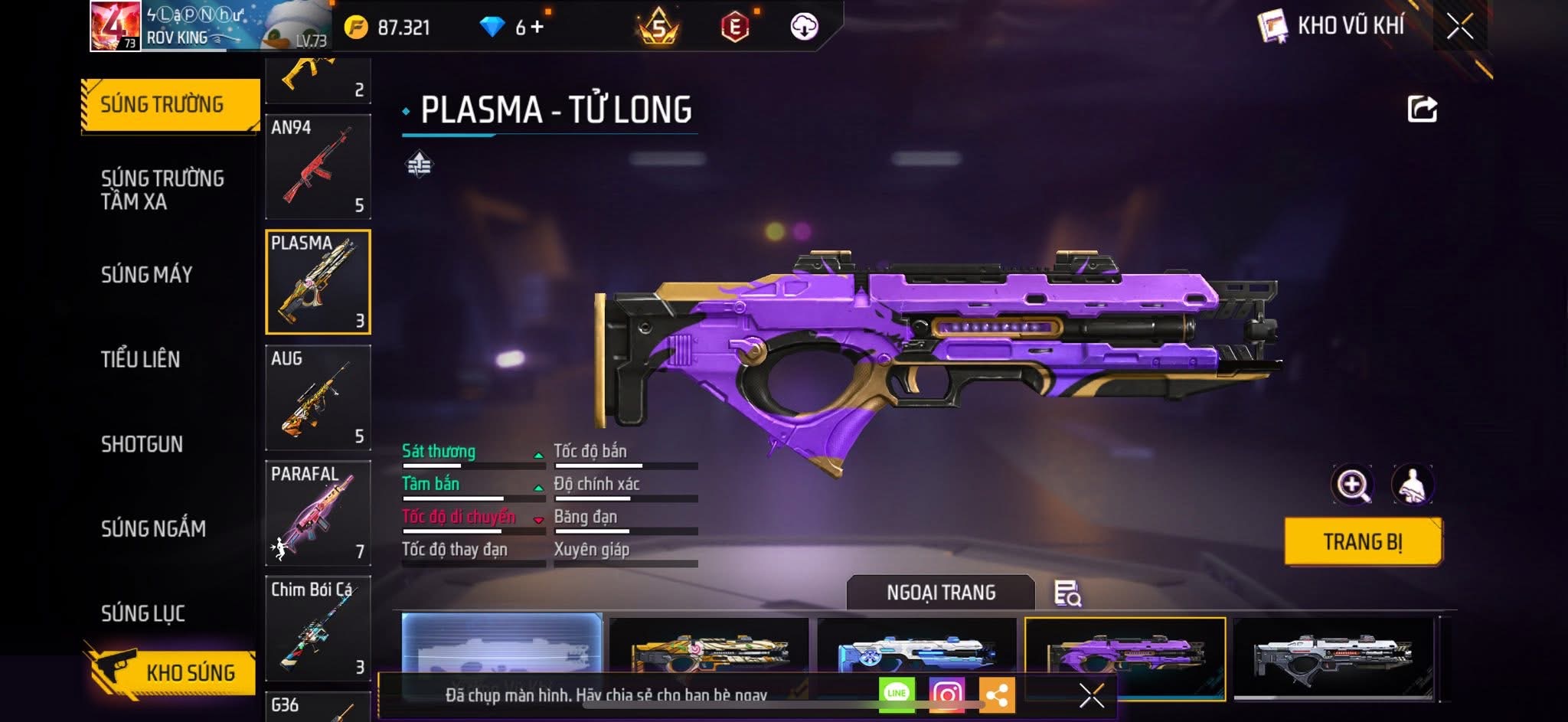Share screenshot via Instagram icon
Image resolution: width=1568 pixels, height=722 pixels.
coord(946,694)
